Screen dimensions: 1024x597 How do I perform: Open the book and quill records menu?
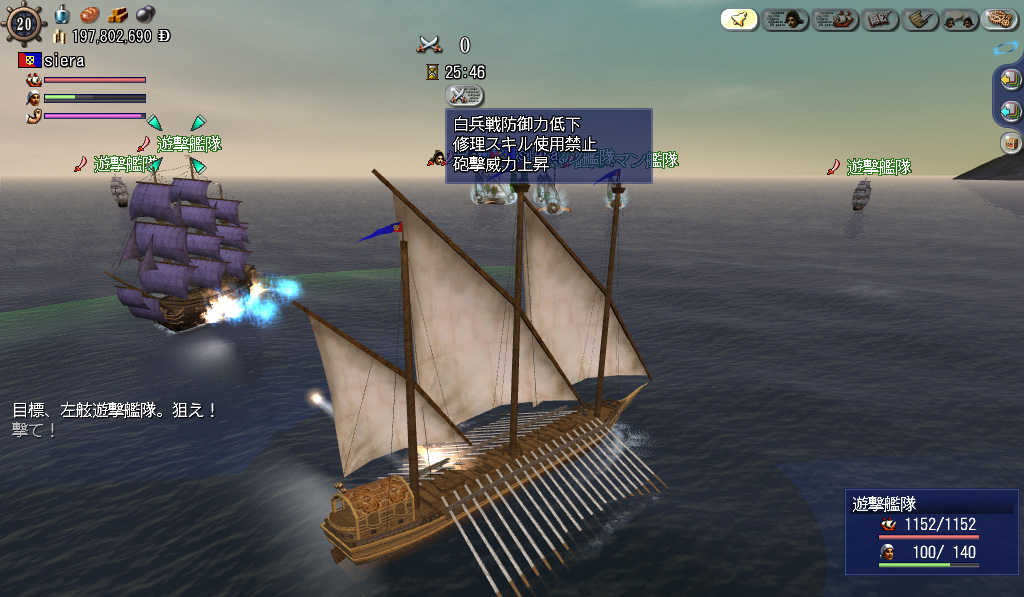pos(880,19)
